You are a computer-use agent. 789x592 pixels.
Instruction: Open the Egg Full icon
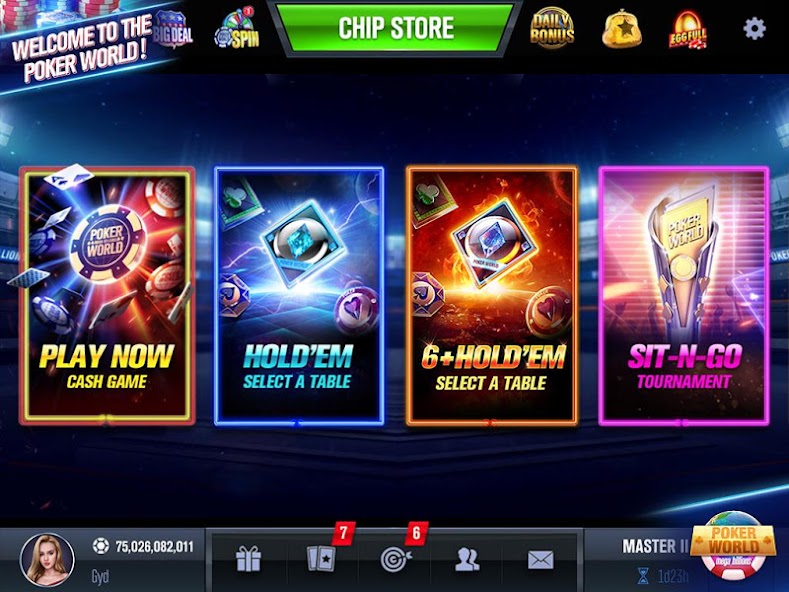point(687,30)
